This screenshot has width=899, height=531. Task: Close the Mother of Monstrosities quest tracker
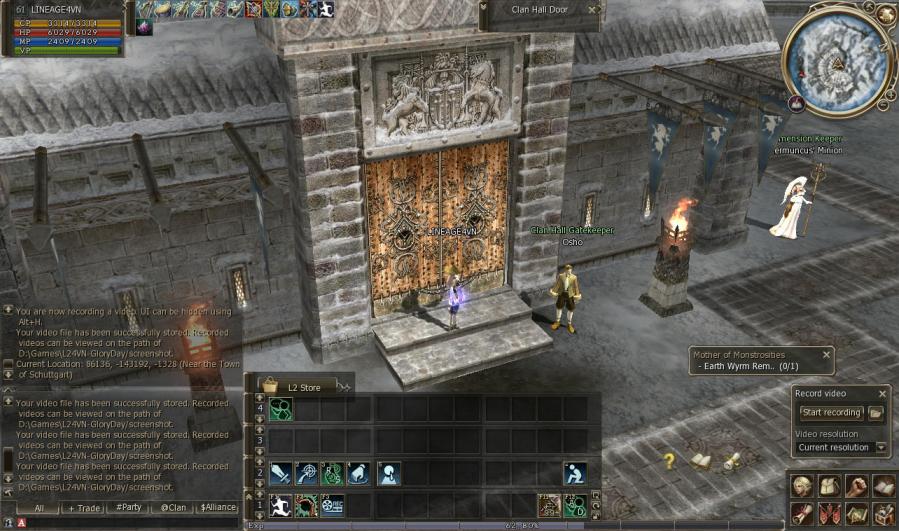point(826,354)
